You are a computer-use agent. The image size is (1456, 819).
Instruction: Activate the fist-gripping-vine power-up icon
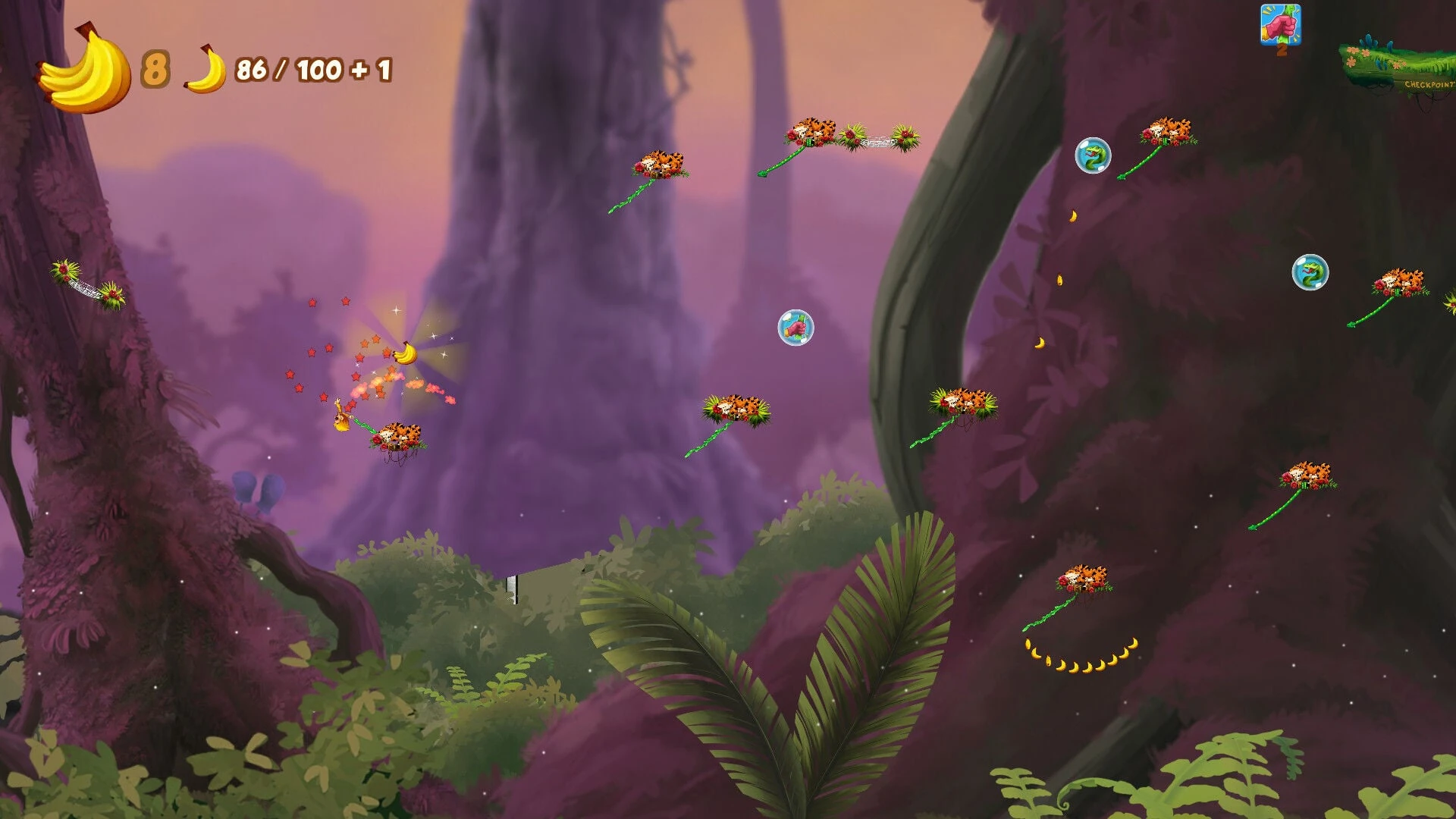(1280, 25)
